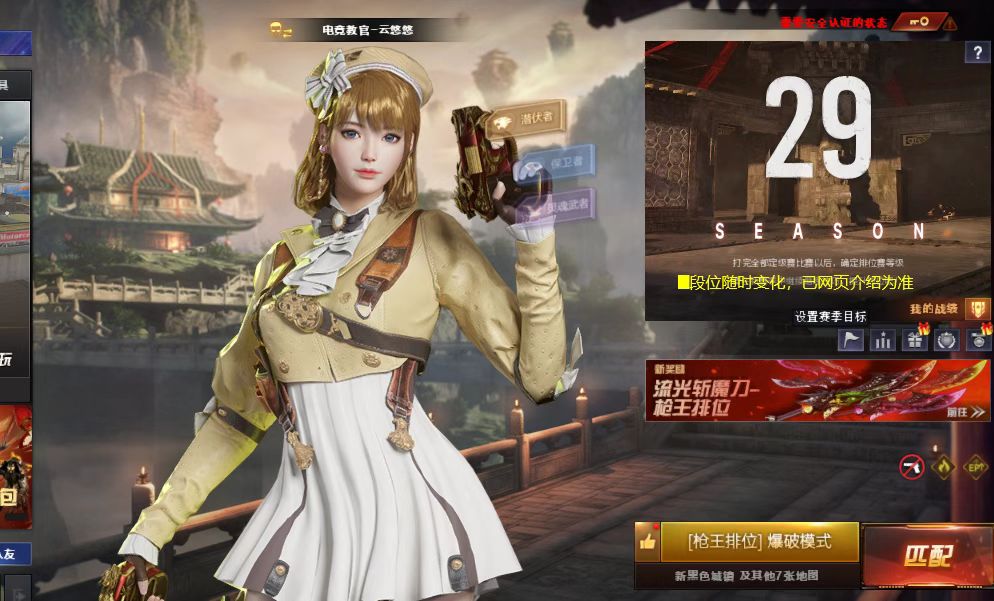Open the gift box rewards icon

pos(915,340)
